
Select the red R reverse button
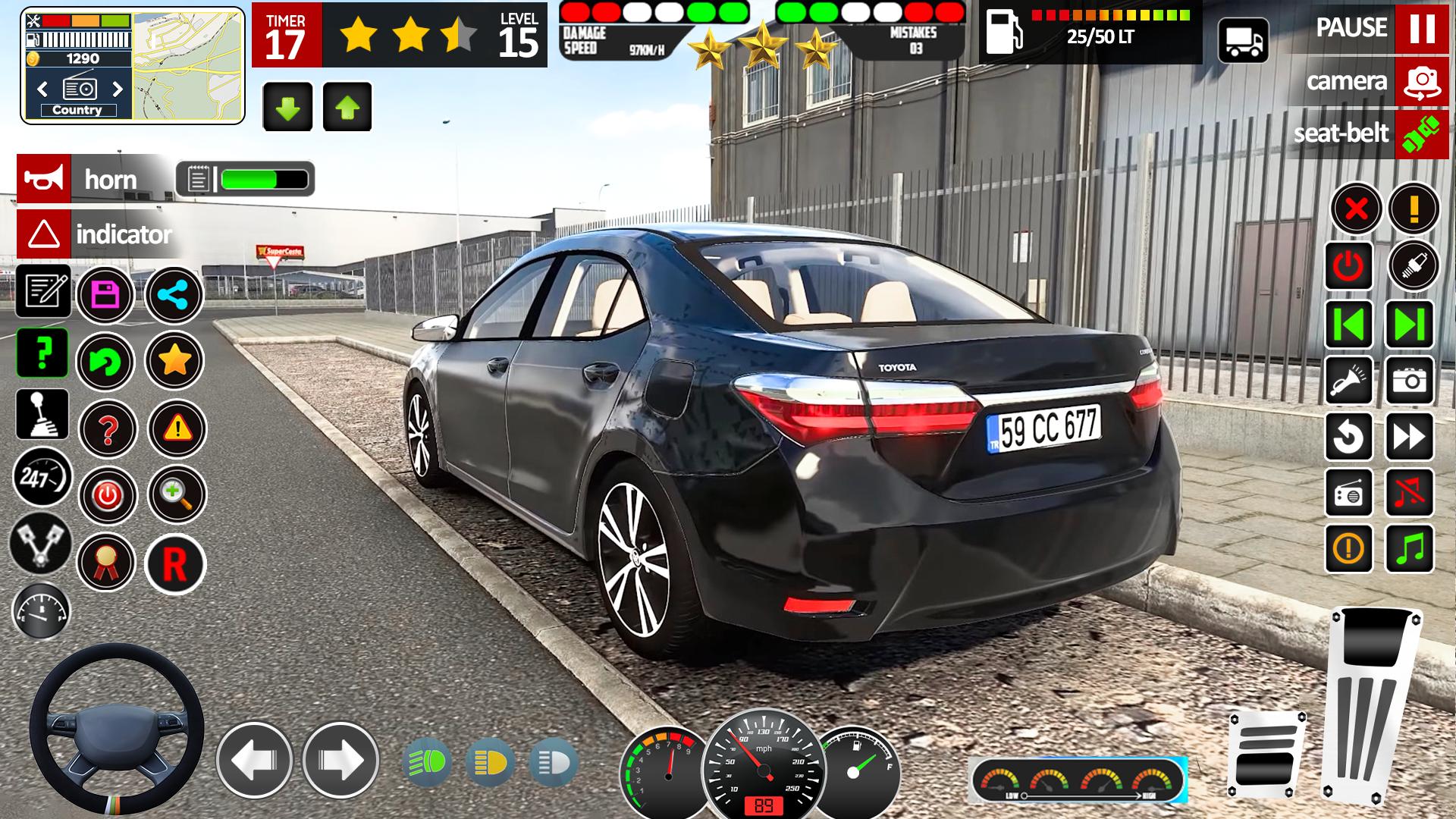pyautogui.click(x=174, y=563)
